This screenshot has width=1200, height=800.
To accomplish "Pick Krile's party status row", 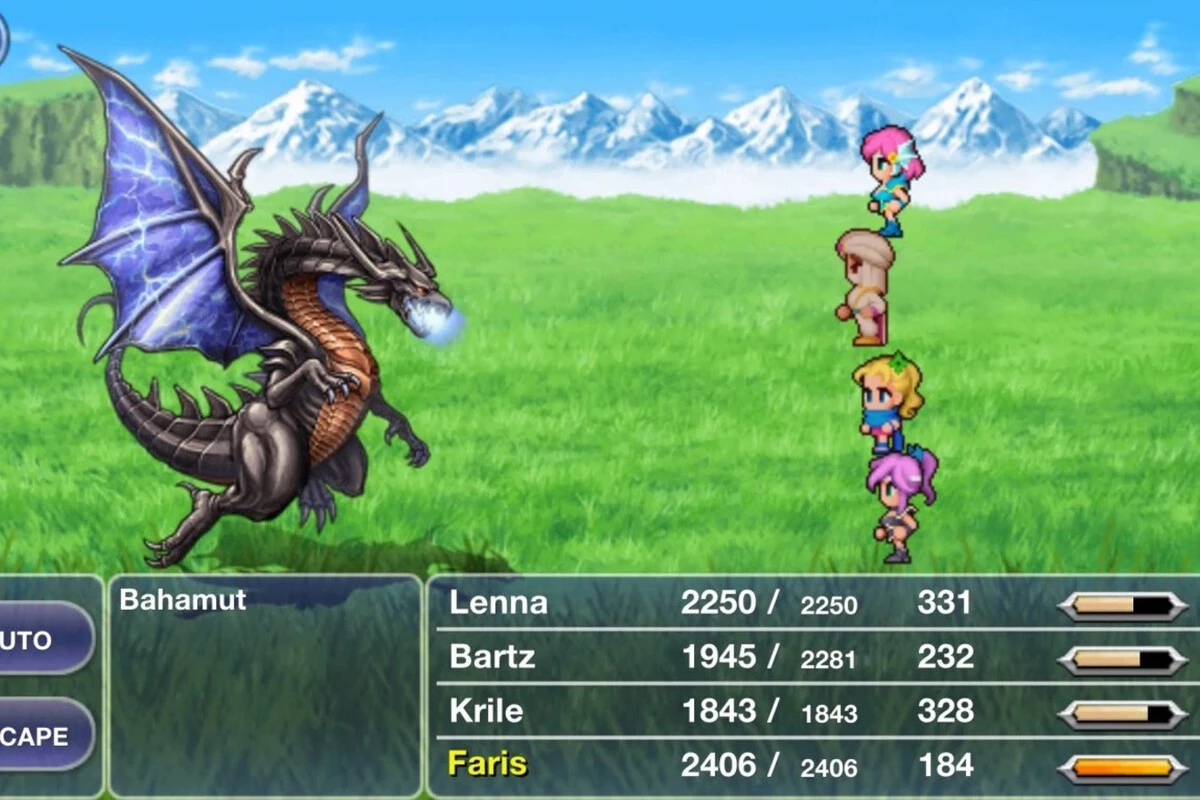I will click(812, 711).
